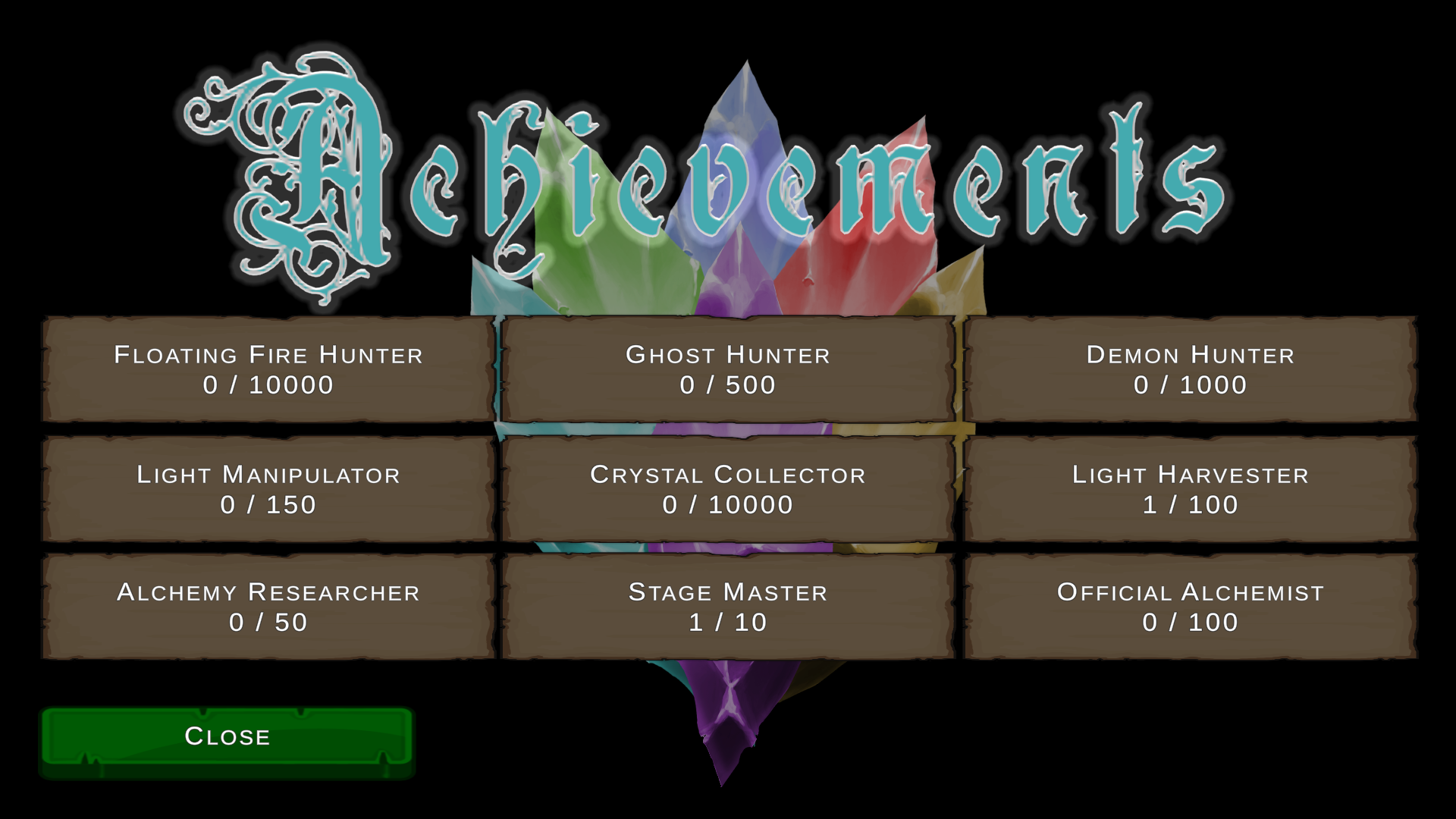Select the Ghost Hunter achievement panel
Viewport: 1456px width, 819px height.
pos(726,370)
